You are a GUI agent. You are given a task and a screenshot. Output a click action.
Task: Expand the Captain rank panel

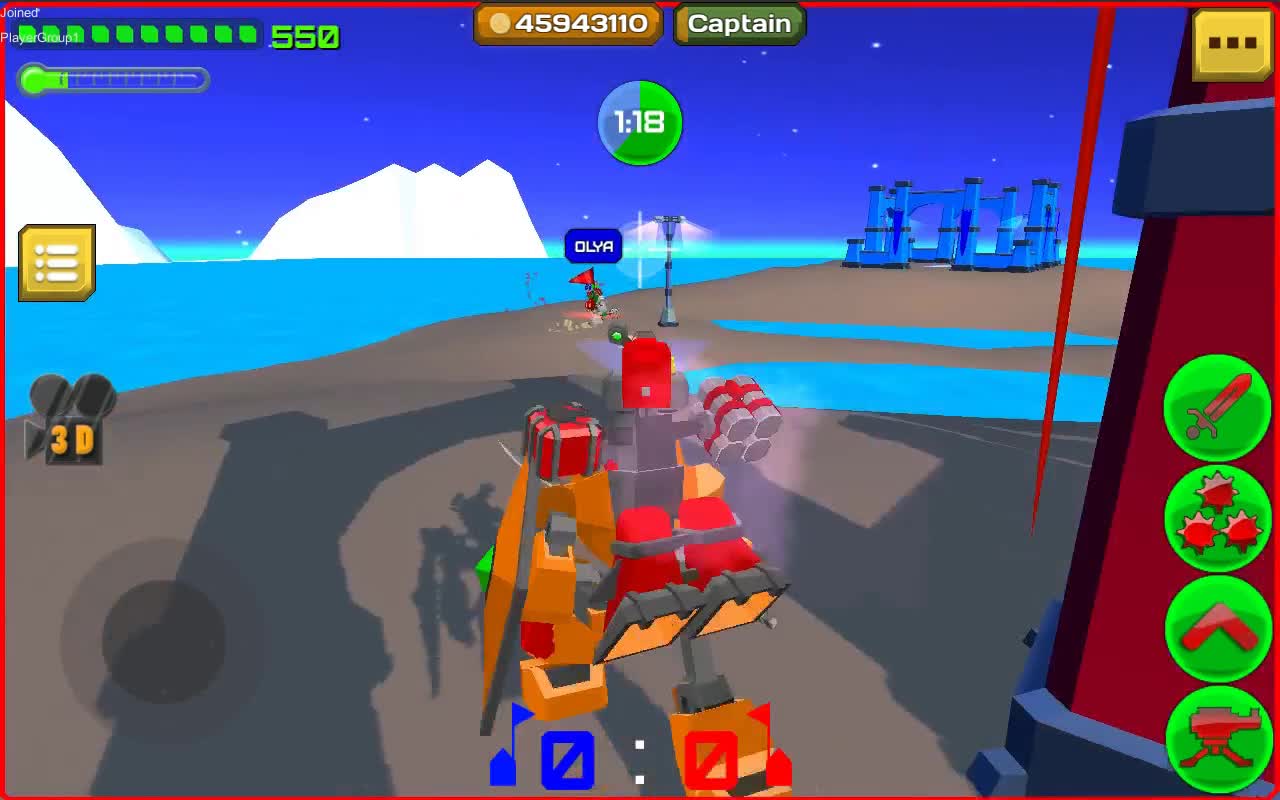click(738, 23)
